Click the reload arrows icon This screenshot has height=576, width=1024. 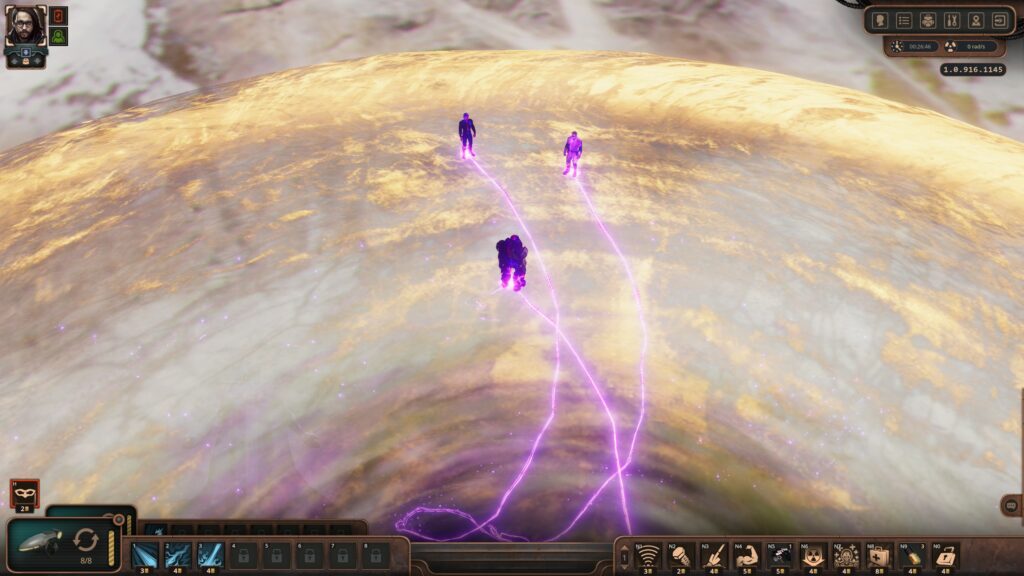[87, 541]
